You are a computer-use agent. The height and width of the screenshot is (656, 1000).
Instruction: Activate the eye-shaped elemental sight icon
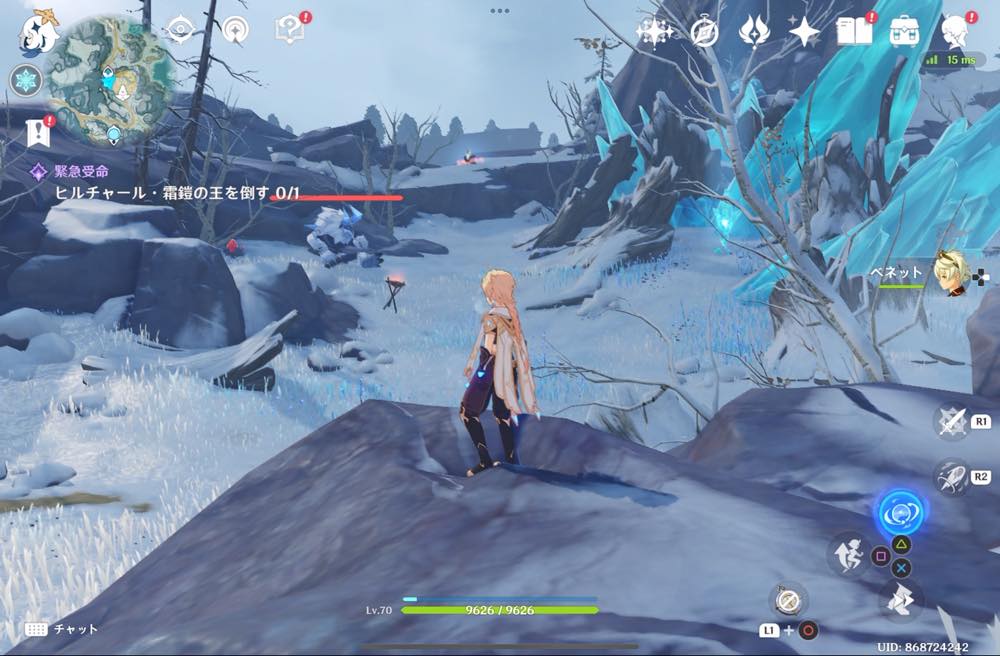click(x=182, y=30)
